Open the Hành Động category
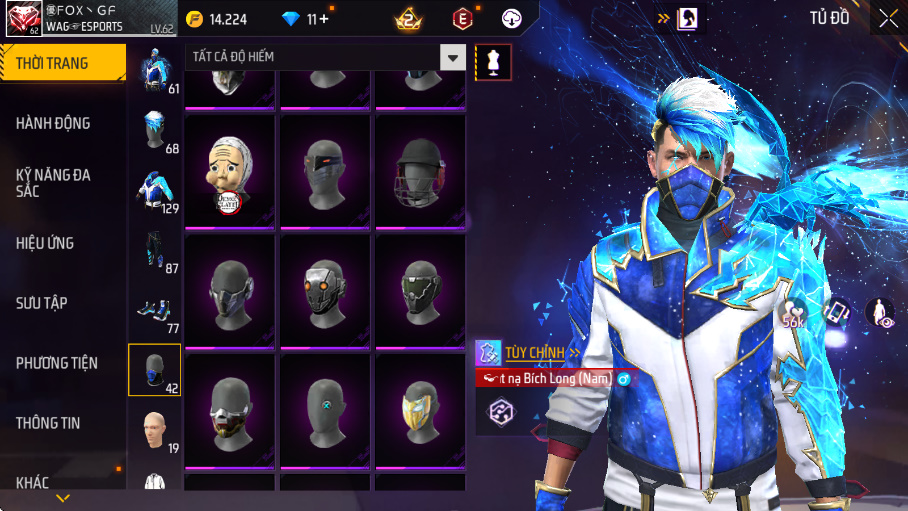This screenshot has height=511, width=908. (62, 123)
